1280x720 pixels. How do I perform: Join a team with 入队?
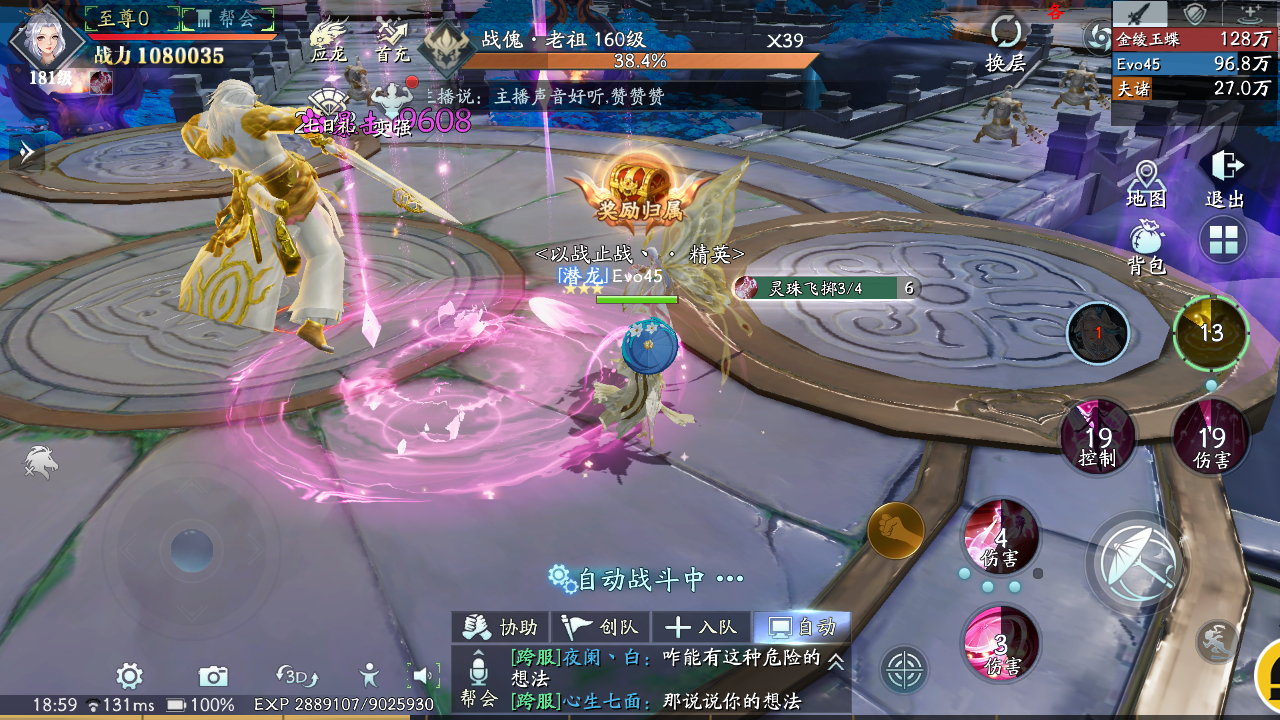(x=701, y=627)
